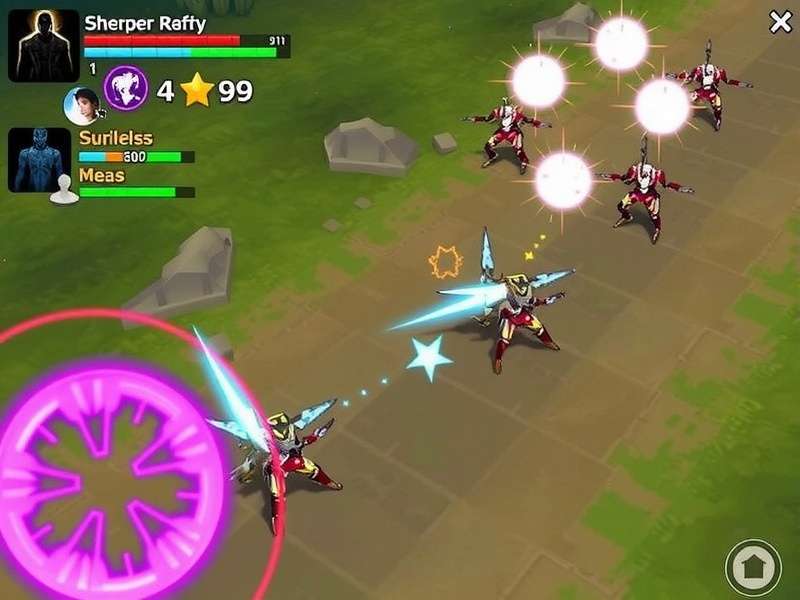Click the white pawn icon beside Meas
Image resolution: width=800 pixels, height=600 pixels.
click(64, 189)
